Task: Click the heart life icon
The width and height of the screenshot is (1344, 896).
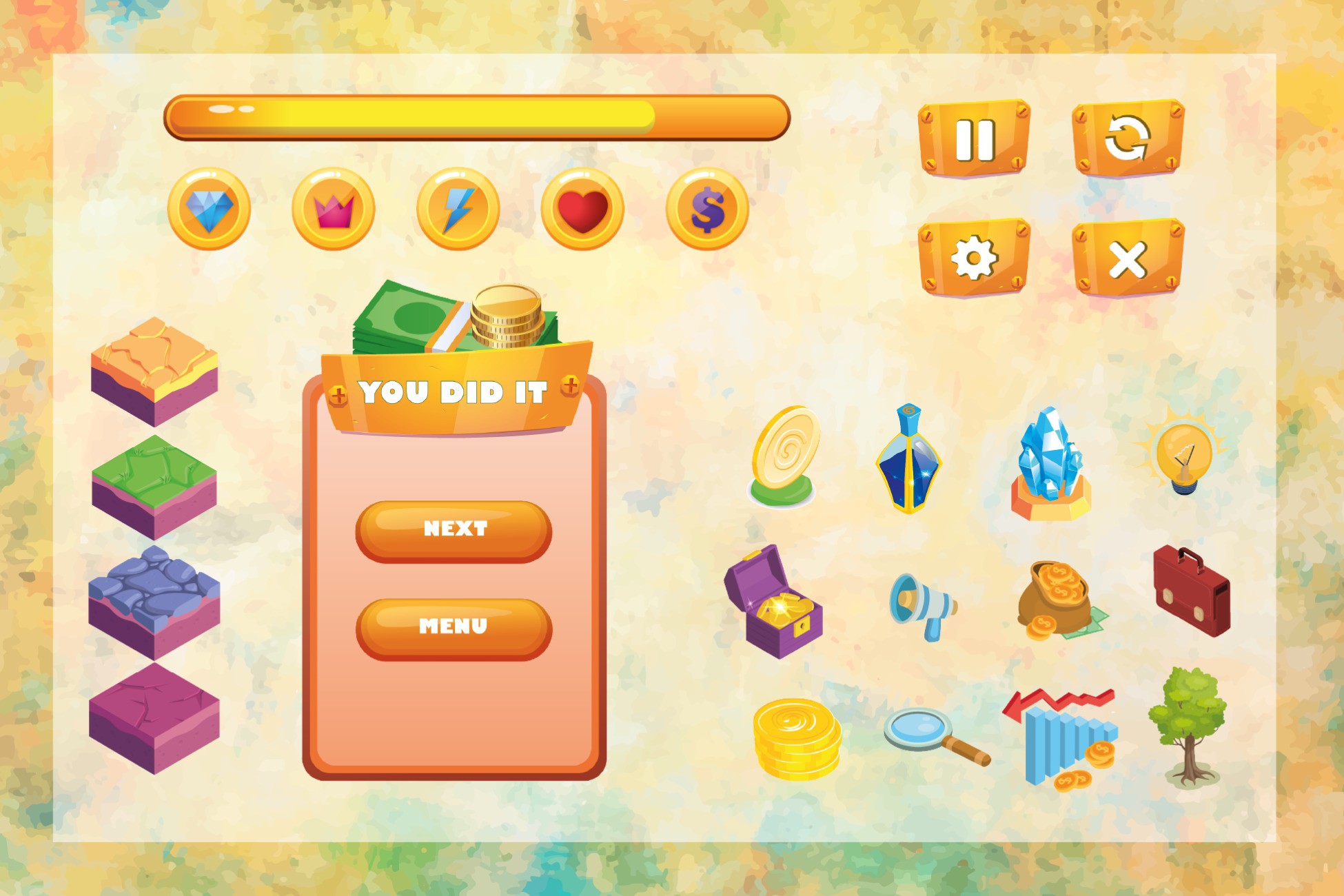Action: coord(582,210)
